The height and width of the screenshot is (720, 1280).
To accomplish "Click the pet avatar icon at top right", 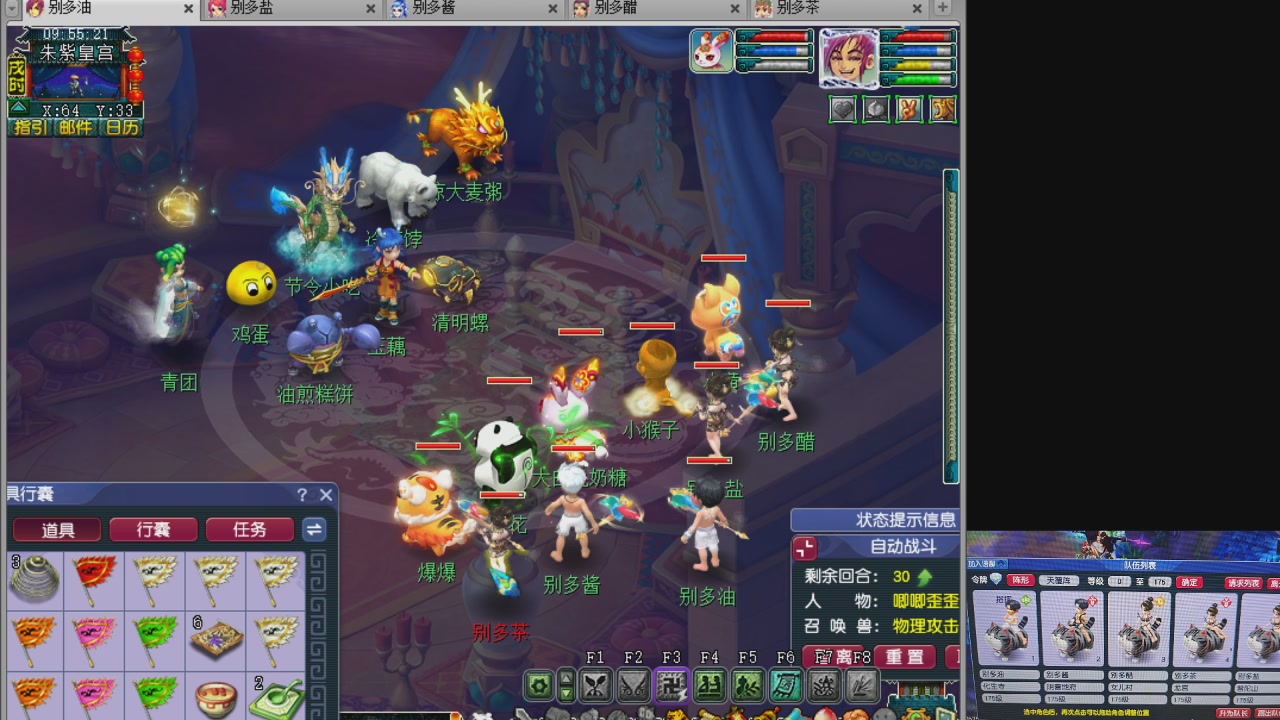I will (711, 49).
